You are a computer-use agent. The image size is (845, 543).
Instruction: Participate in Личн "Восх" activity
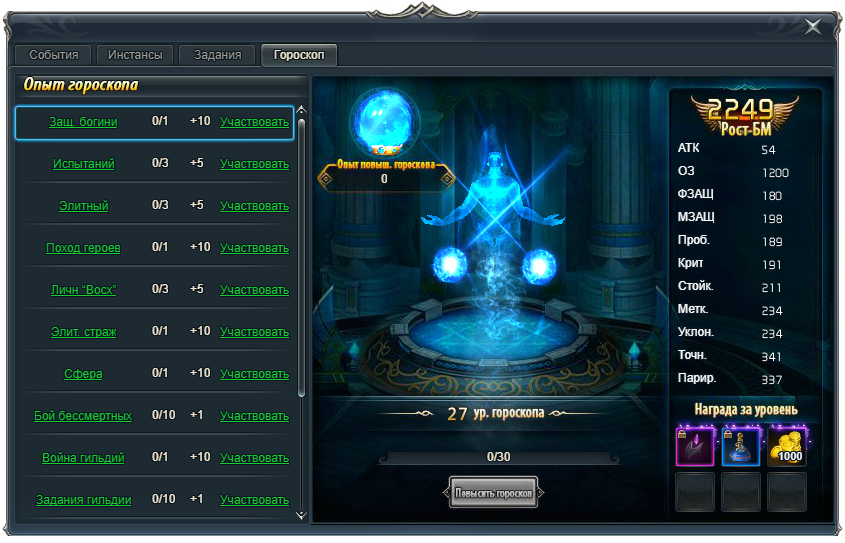(254, 290)
